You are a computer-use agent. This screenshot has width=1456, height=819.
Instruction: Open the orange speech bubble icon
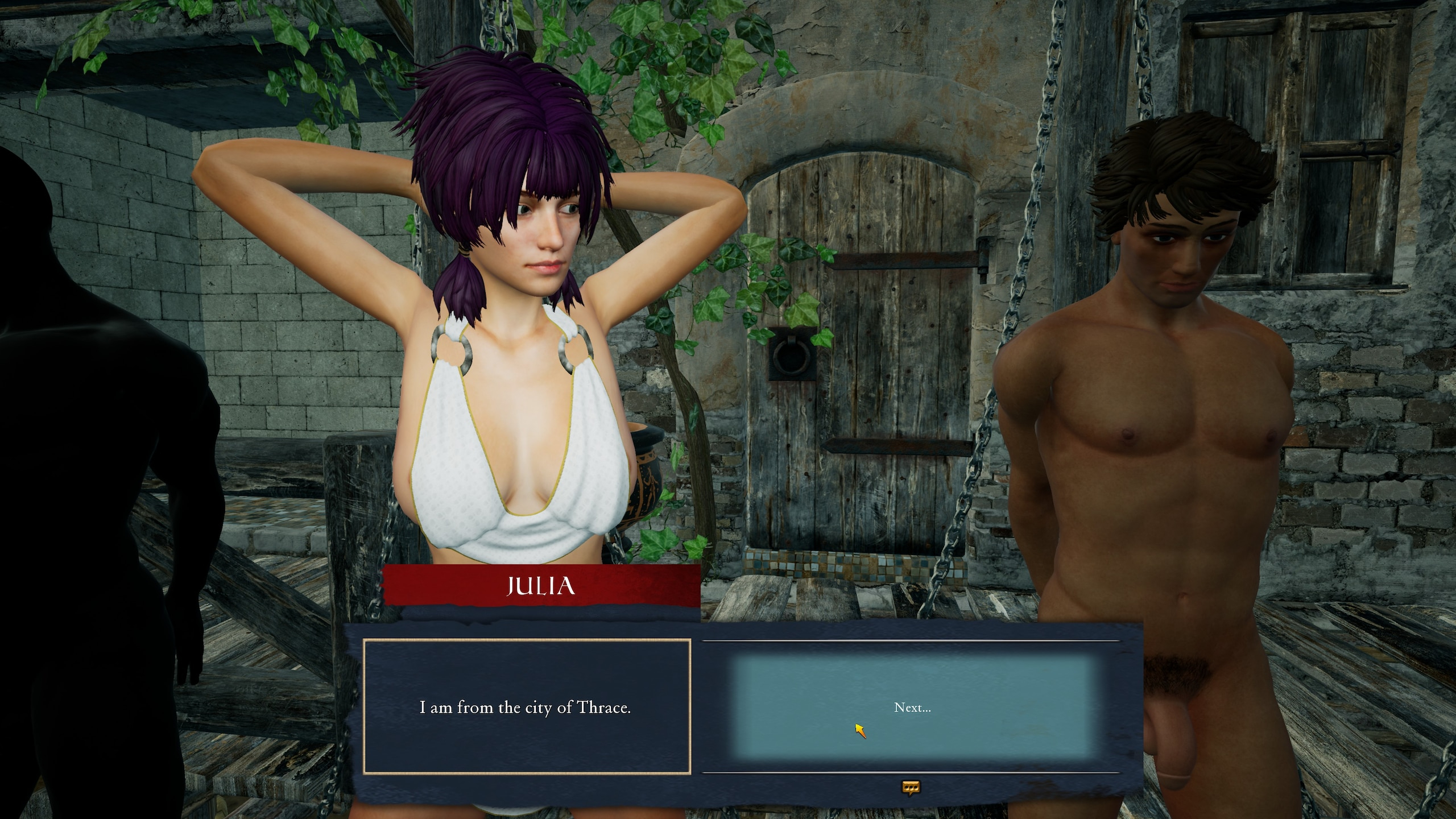point(911,787)
